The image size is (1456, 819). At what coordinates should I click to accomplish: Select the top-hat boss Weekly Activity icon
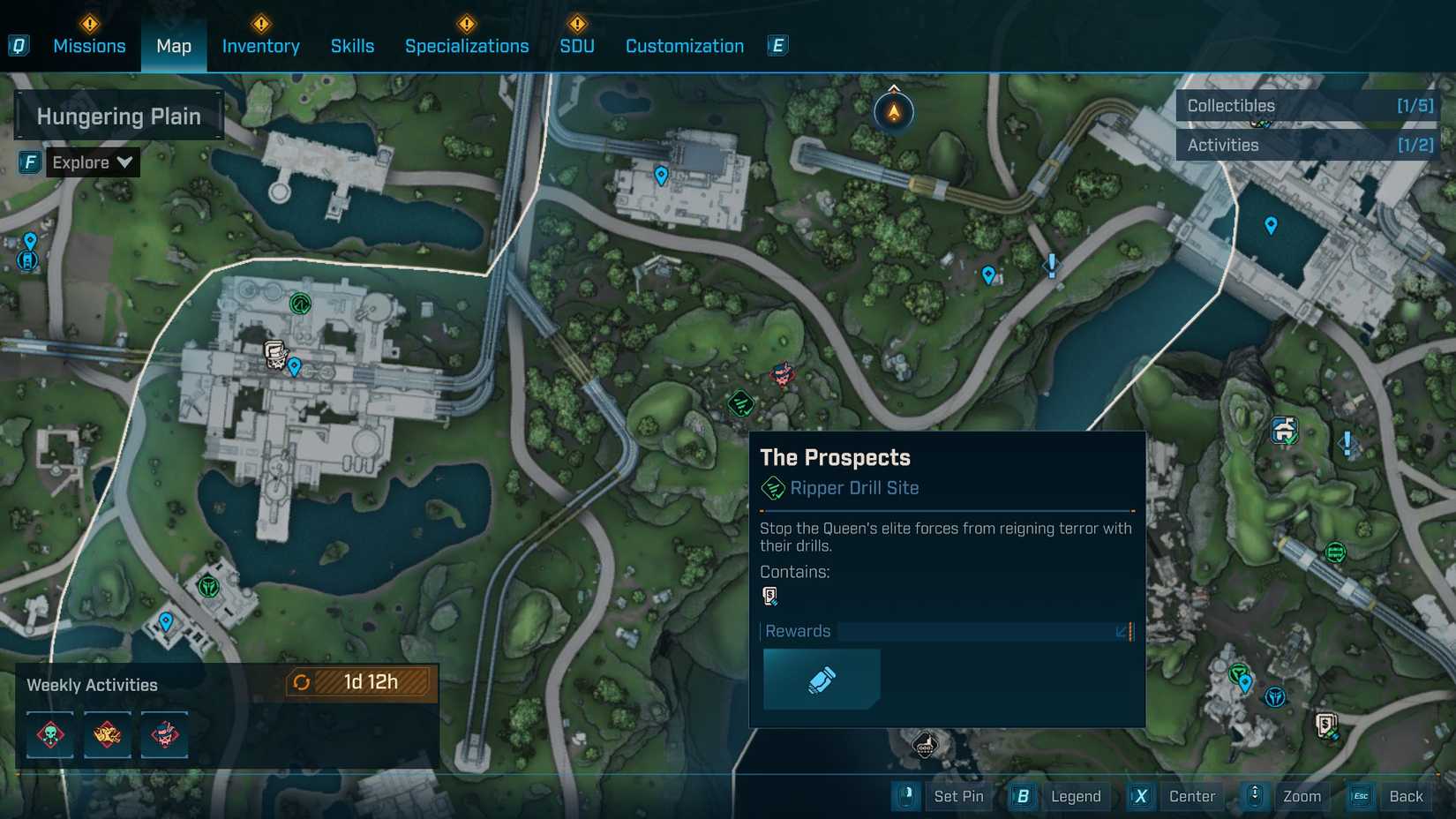point(164,734)
